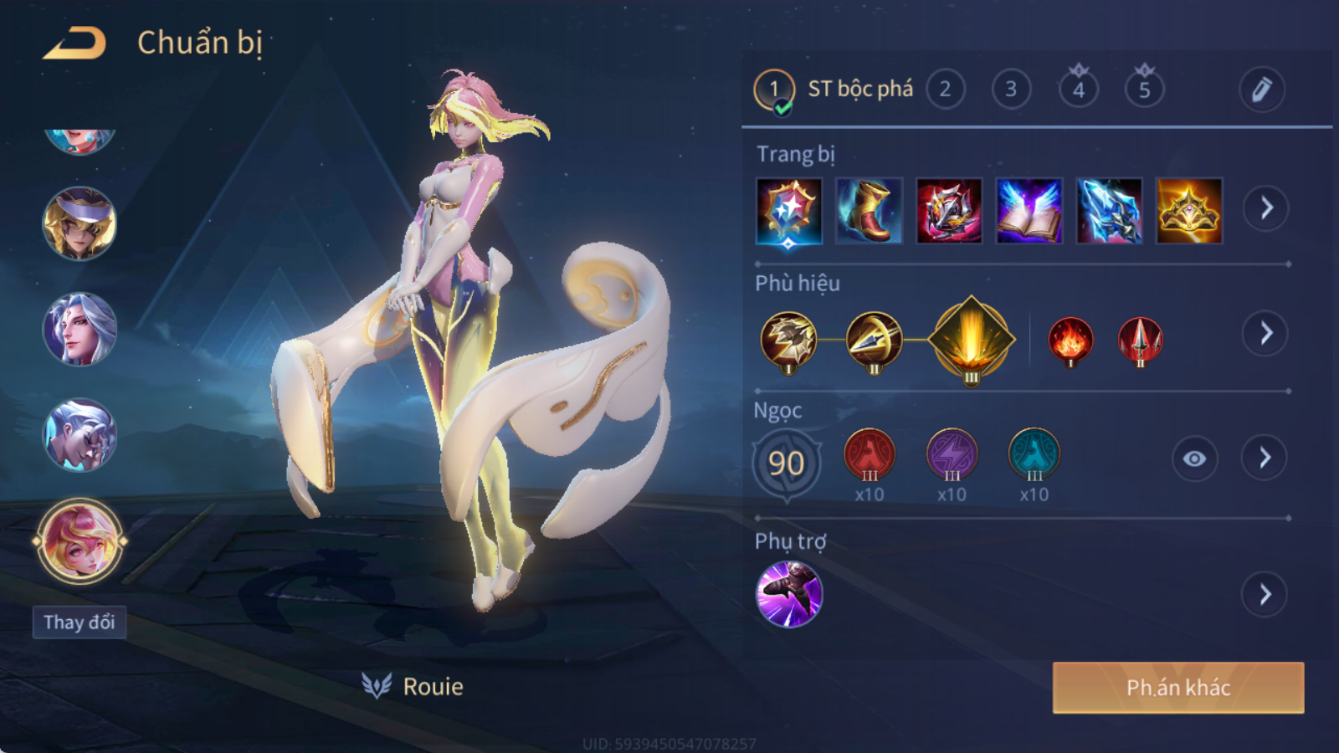This screenshot has width=1339, height=753.
Task: Go back with the return arrow
Action: click(x=75, y=44)
